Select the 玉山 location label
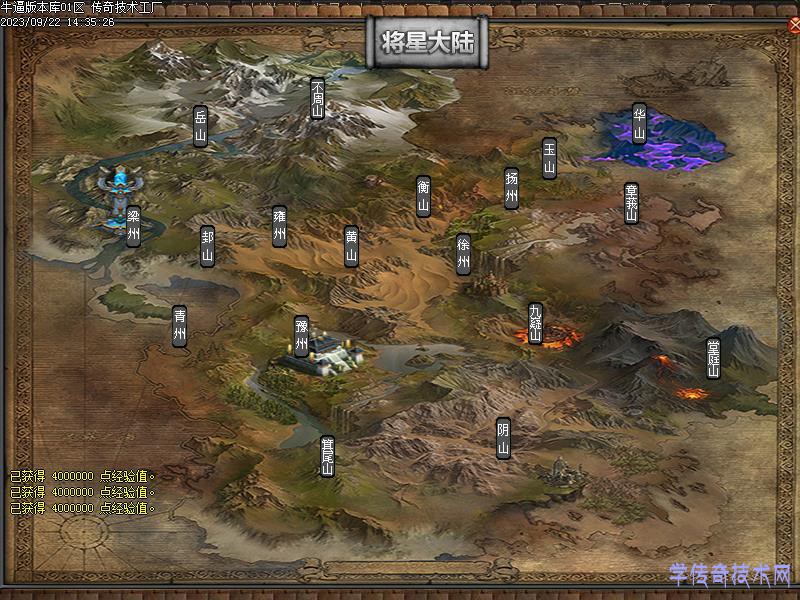The height and width of the screenshot is (600, 800). [x=549, y=158]
